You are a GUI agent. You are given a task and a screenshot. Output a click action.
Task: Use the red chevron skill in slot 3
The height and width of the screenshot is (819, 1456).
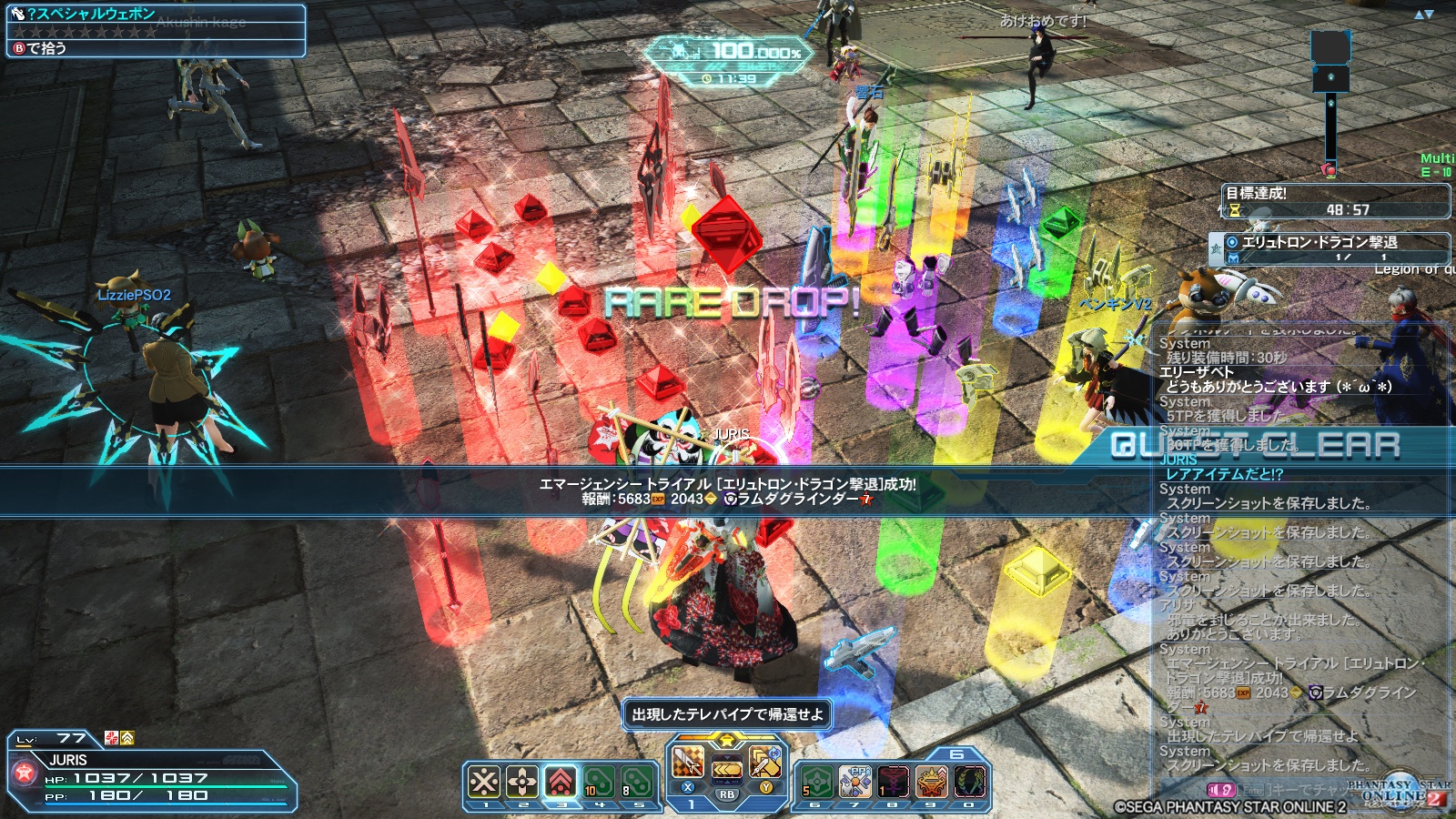tap(561, 781)
